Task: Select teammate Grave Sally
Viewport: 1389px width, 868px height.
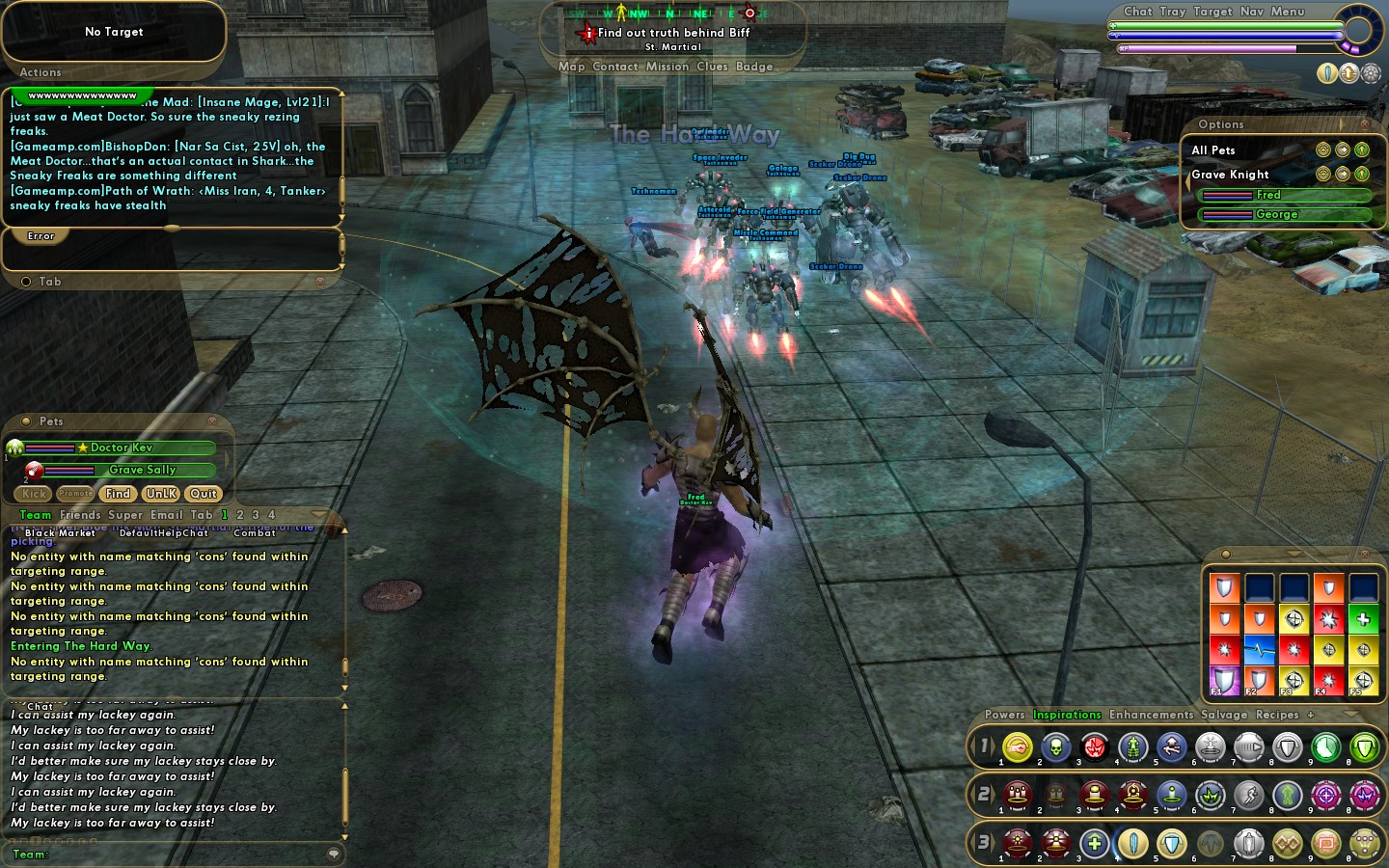Action: pos(142,470)
